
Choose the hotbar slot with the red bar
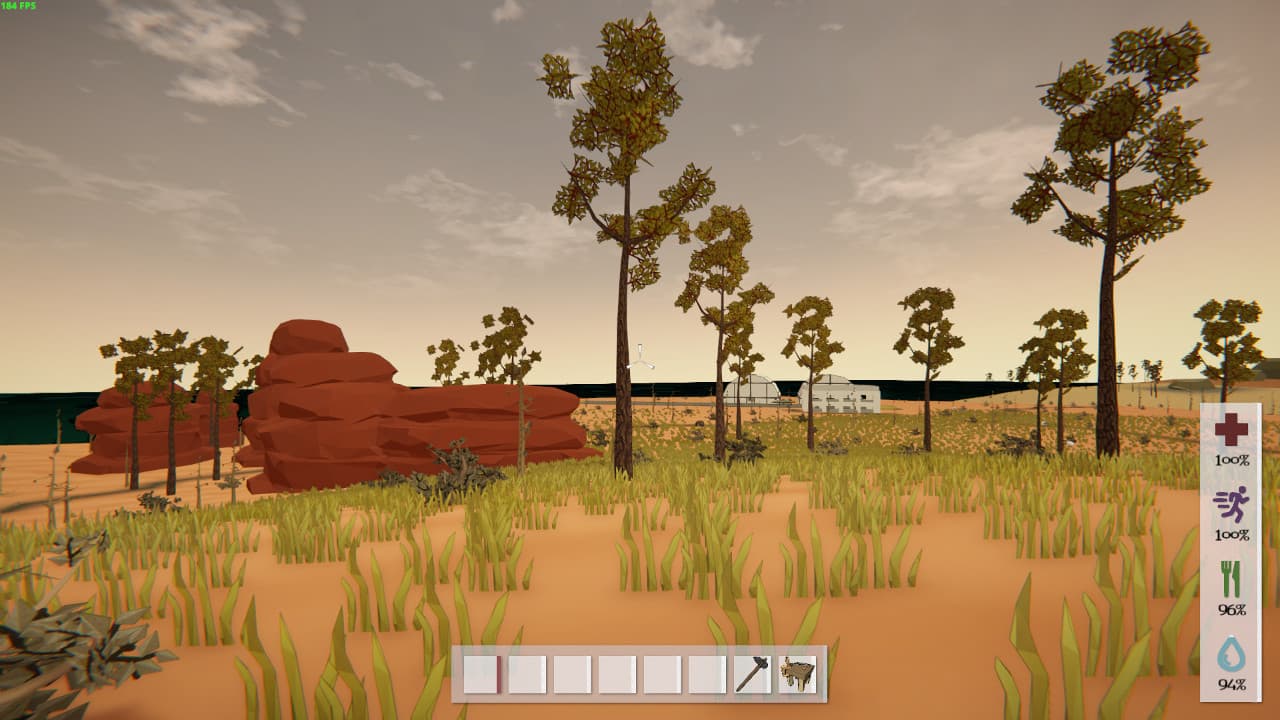pyautogui.click(x=482, y=675)
